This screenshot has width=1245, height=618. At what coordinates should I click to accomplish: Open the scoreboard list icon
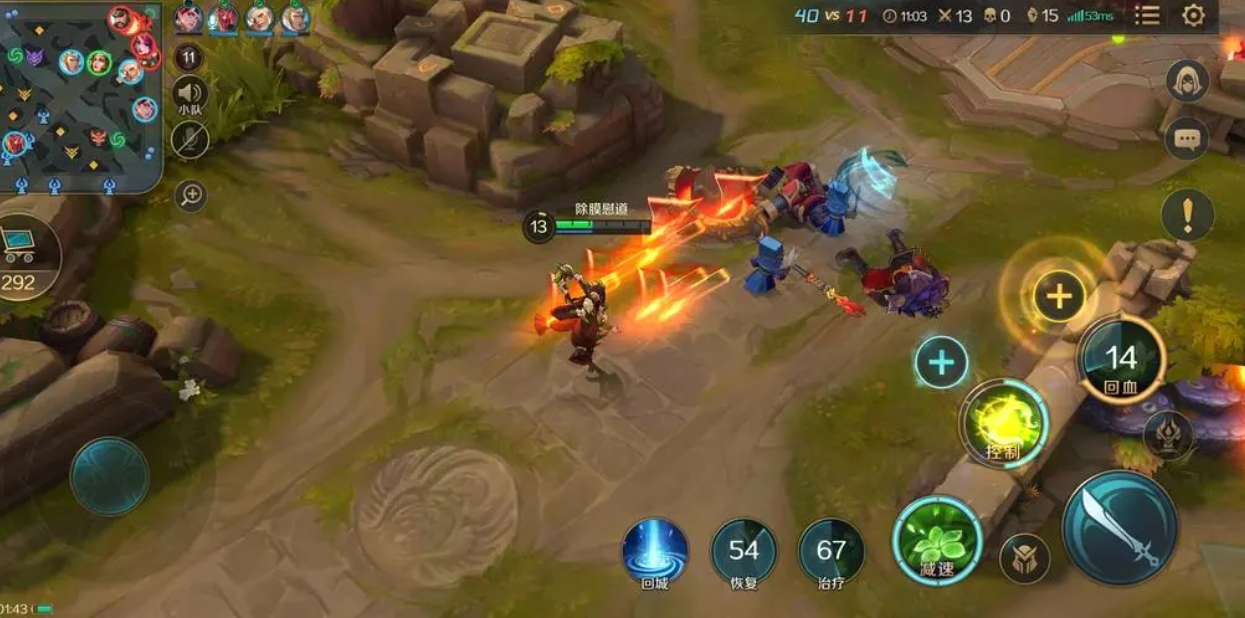[x=1148, y=16]
